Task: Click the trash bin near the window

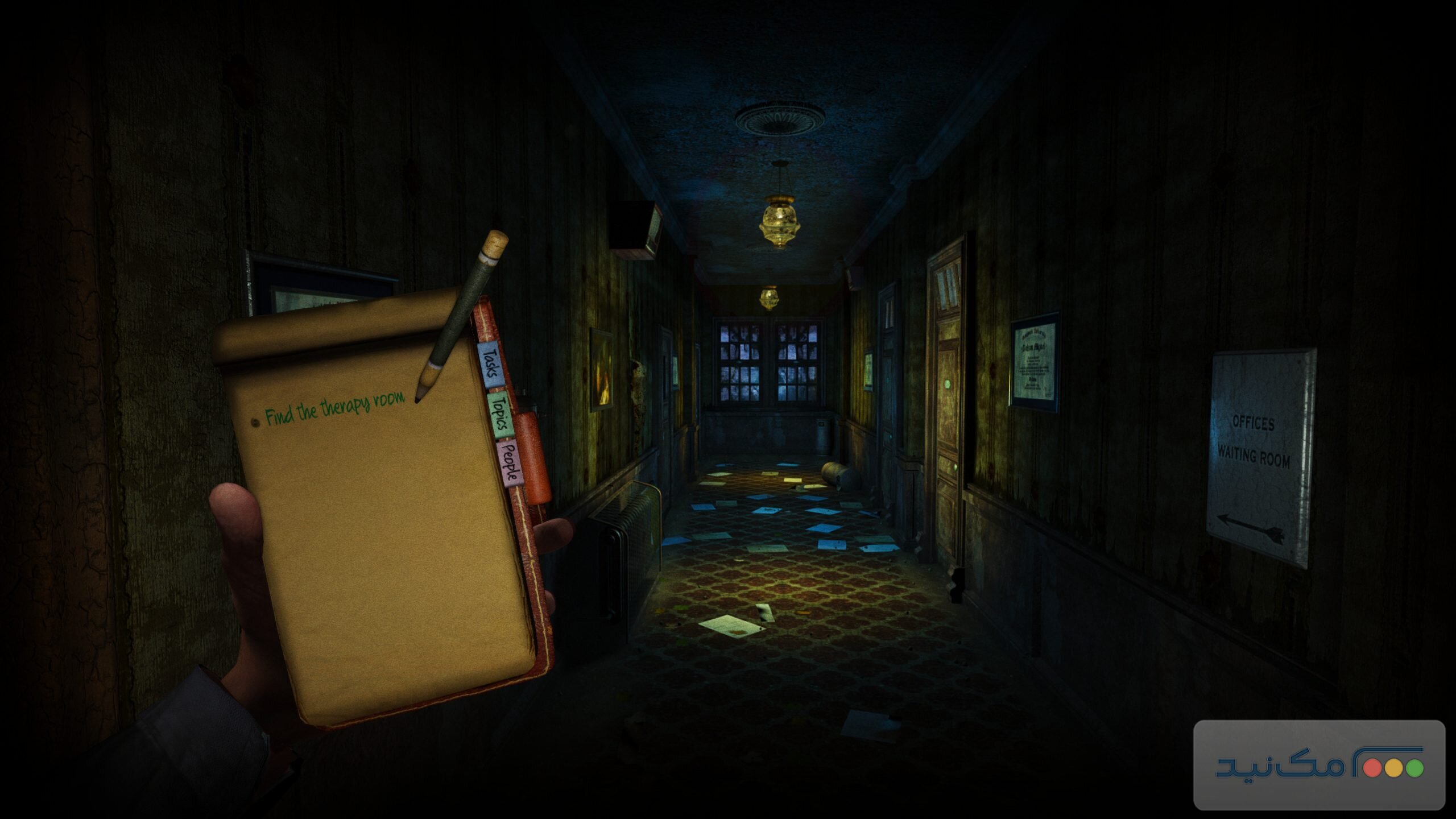Action: [x=823, y=436]
